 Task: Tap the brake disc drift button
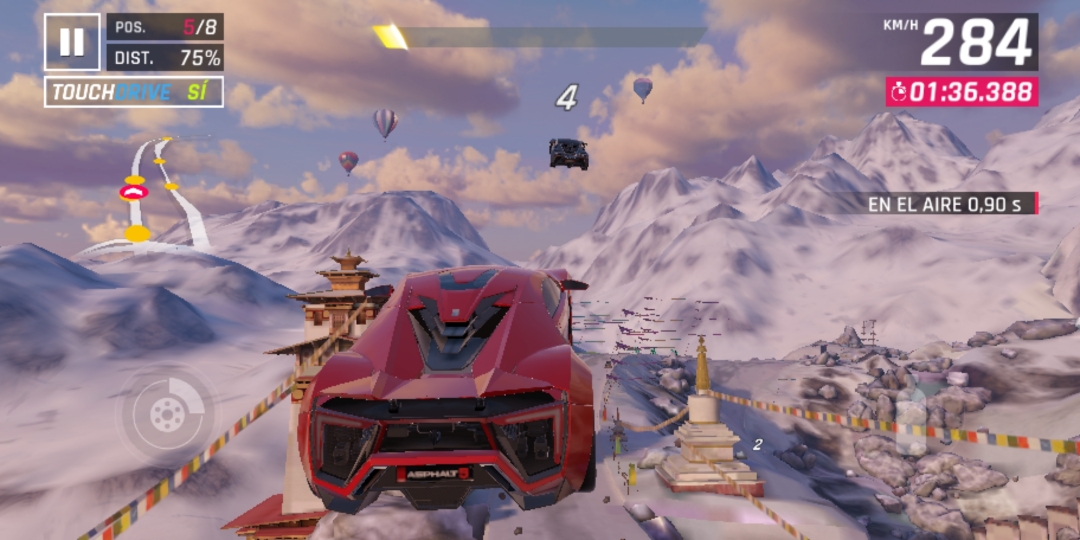(x=166, y=412)
